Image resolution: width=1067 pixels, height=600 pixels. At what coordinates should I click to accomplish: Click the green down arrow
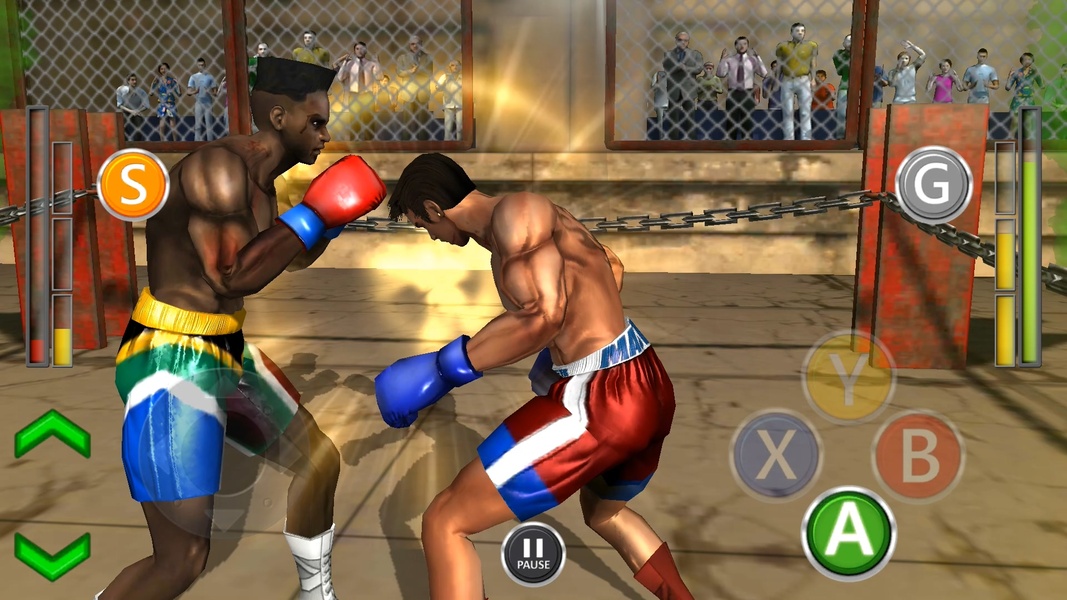(52, 553)
